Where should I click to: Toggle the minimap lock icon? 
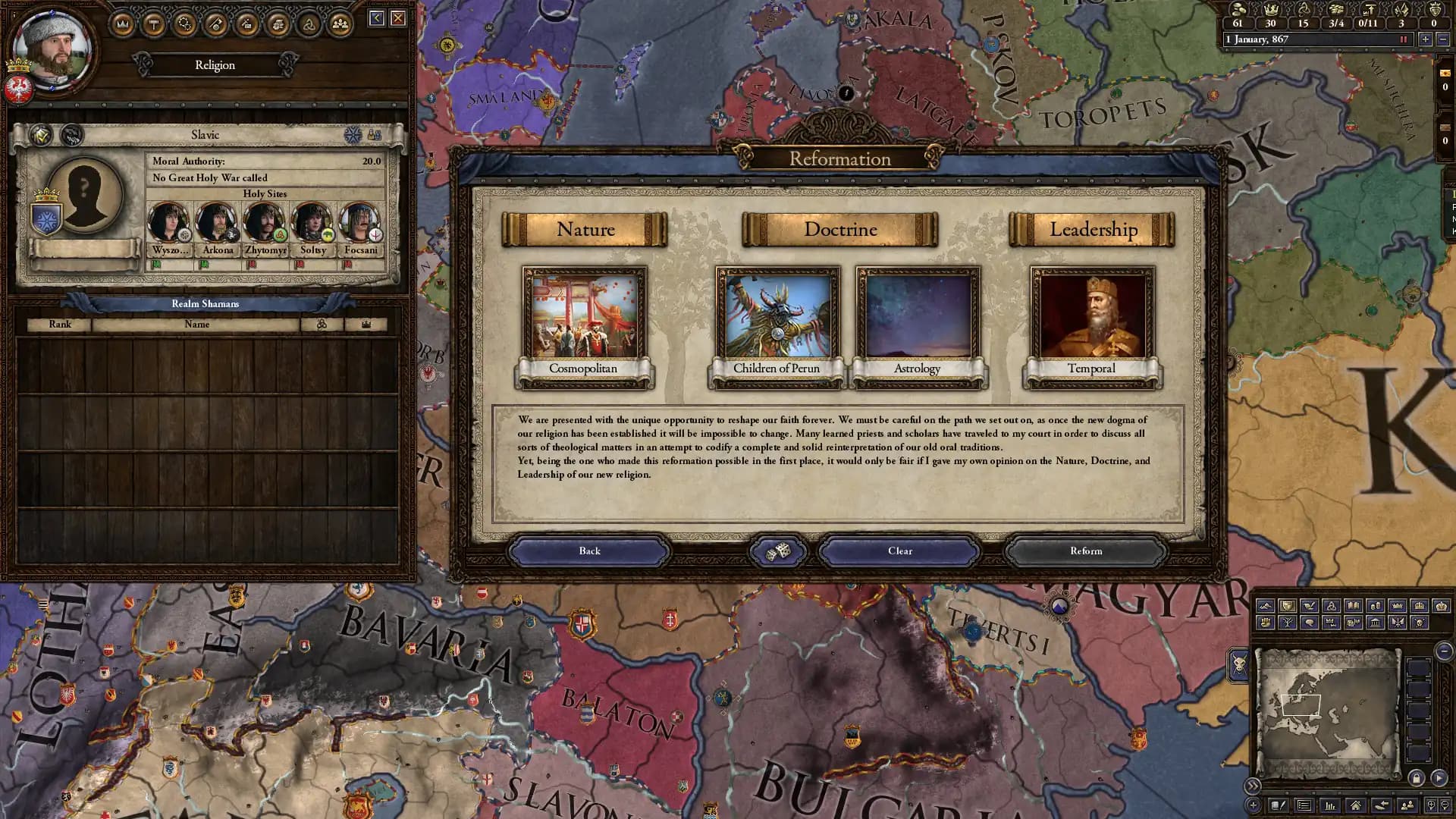tap(1415, 779)
